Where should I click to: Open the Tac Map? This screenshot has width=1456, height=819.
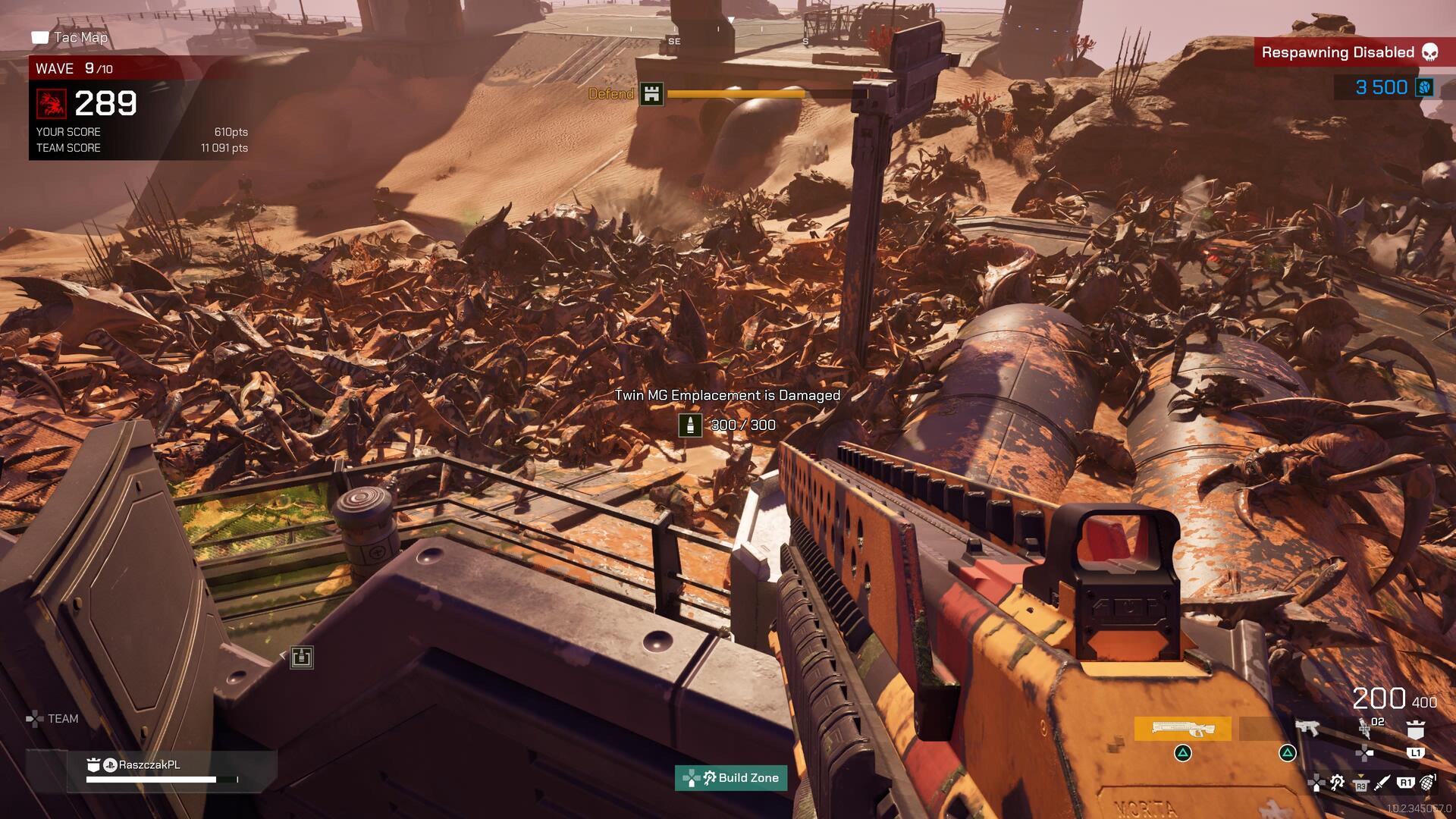point(71,37)
